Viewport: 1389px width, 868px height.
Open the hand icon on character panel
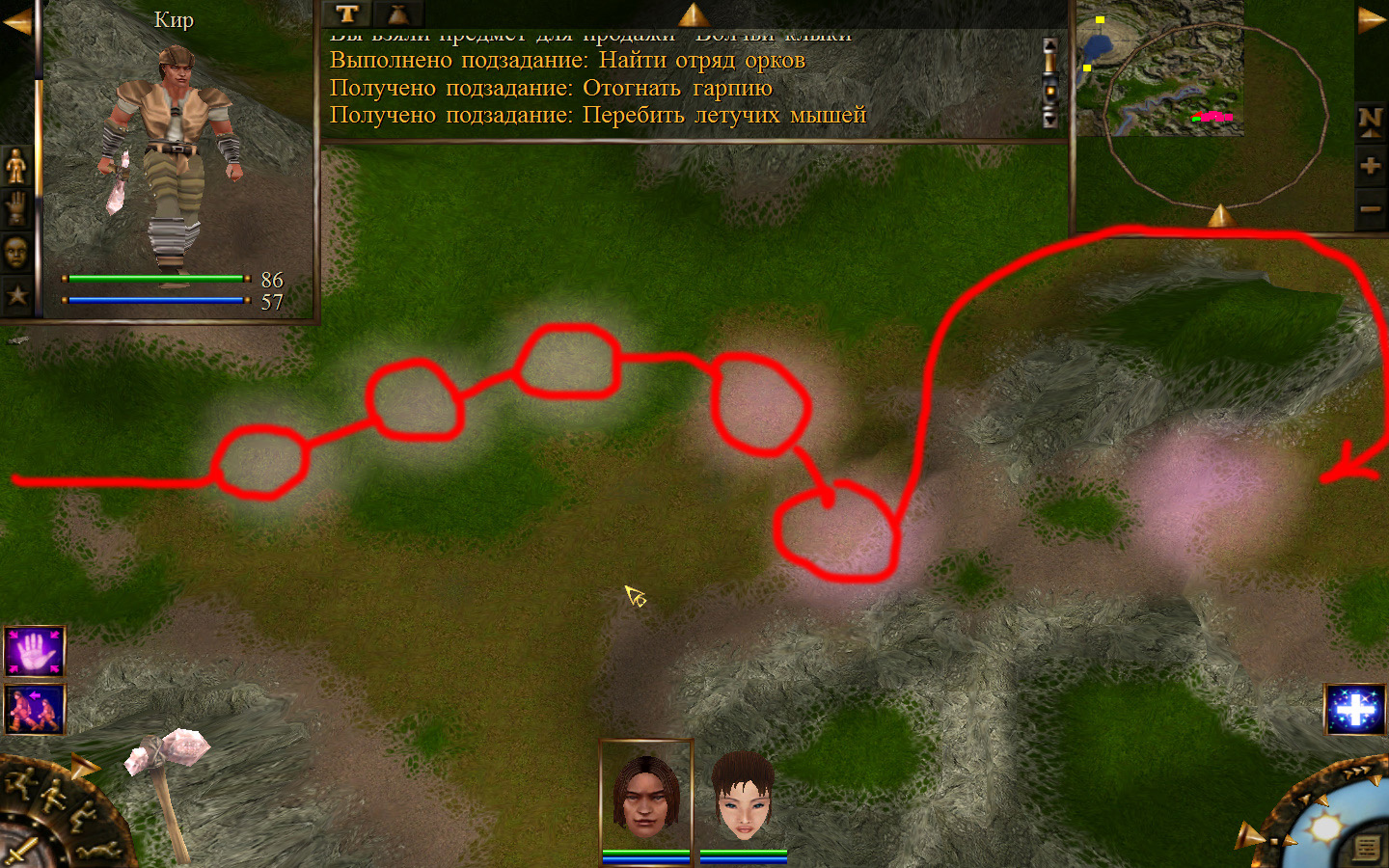[16, 208]
